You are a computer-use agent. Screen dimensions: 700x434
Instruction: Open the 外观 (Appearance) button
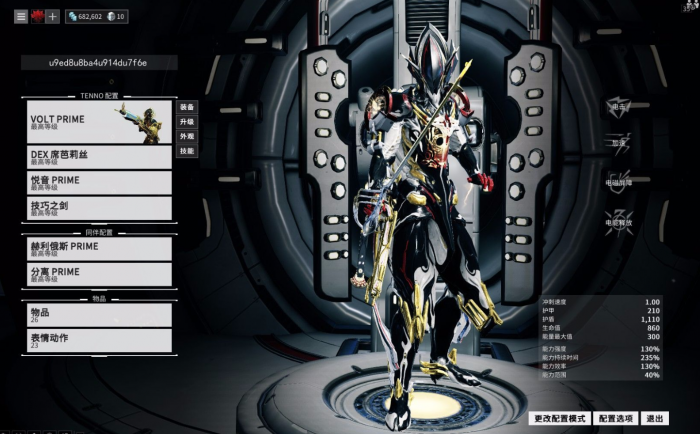click(187, 136)
